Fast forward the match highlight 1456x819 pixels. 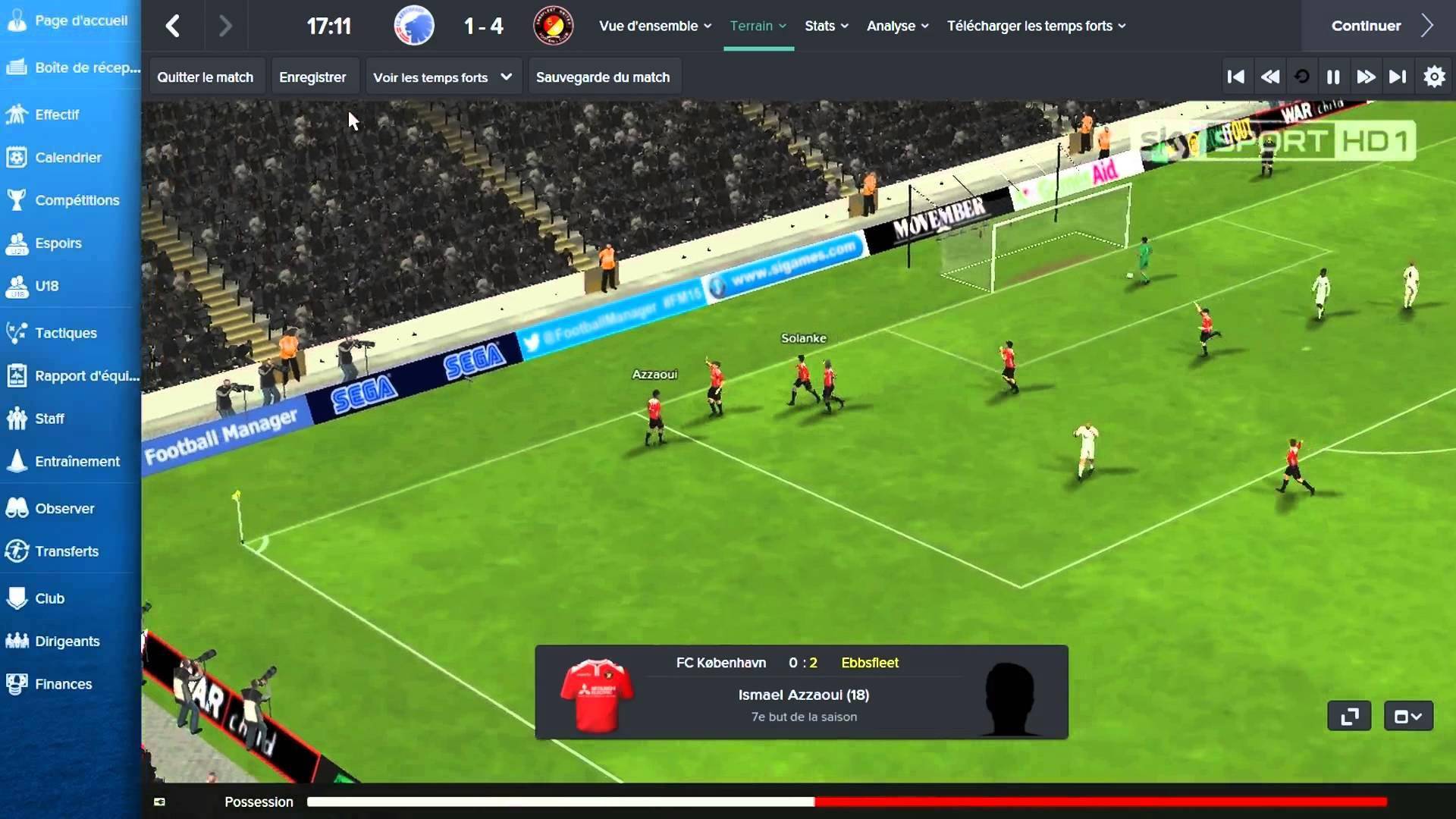[x=1366, y=77]
